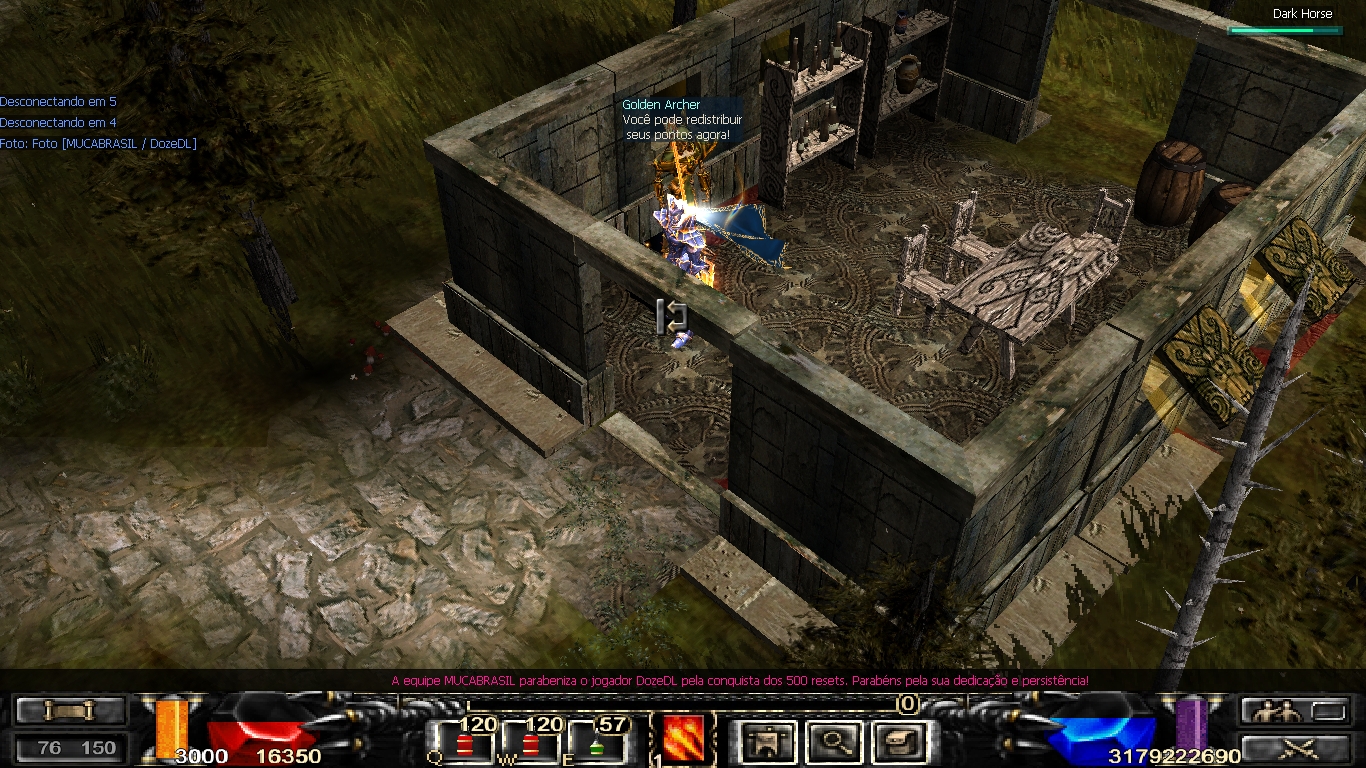1366x768 pixels.
Task: Open the scroll button at bottom left
Action: click(x=70, y=711)
